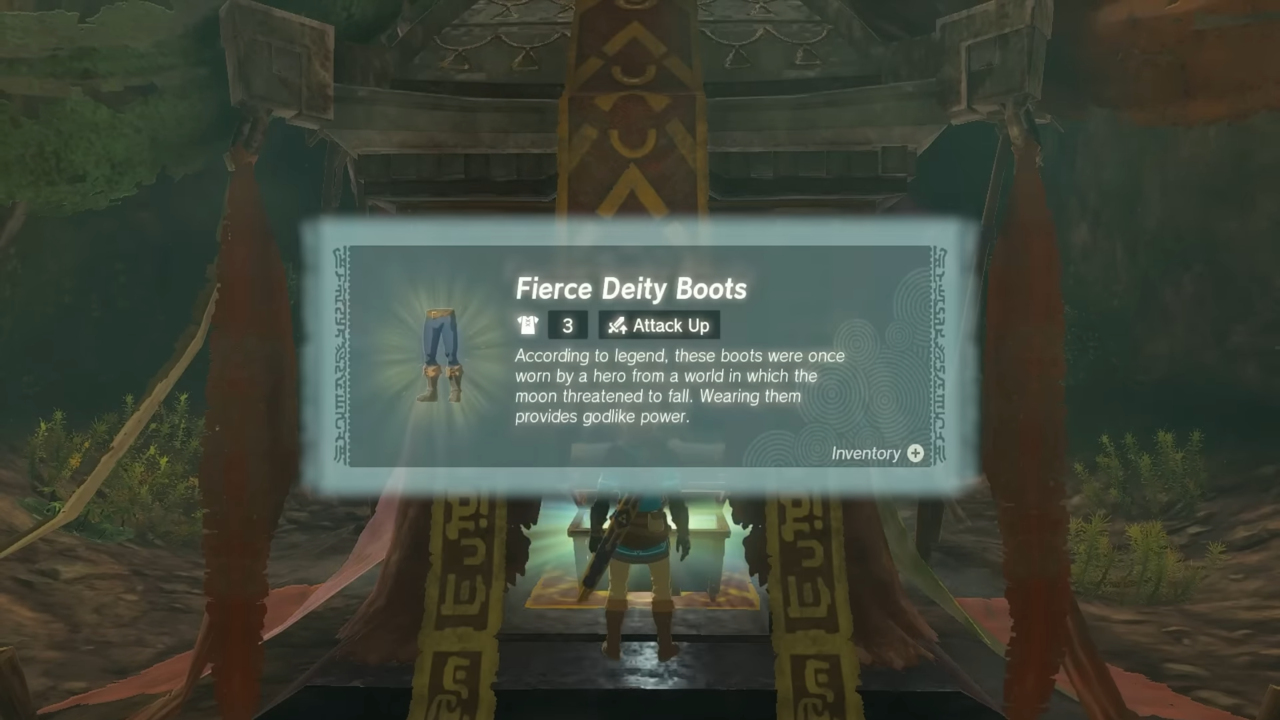Viewport: 1280px width, 720px height.
Task: Click the Attack Up text label
Action: pyautogui.click(x=670, y=325)
